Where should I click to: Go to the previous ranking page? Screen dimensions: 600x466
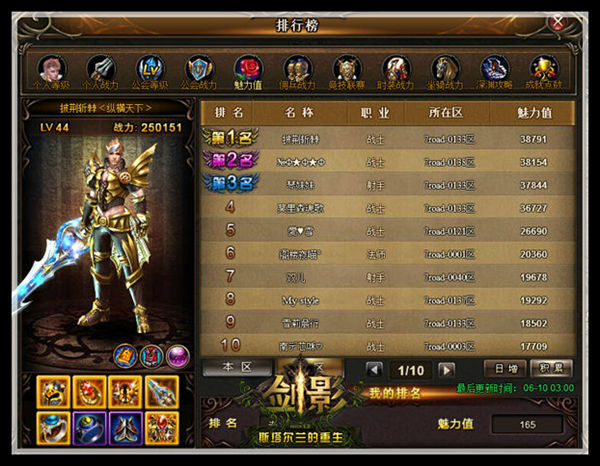373,369
